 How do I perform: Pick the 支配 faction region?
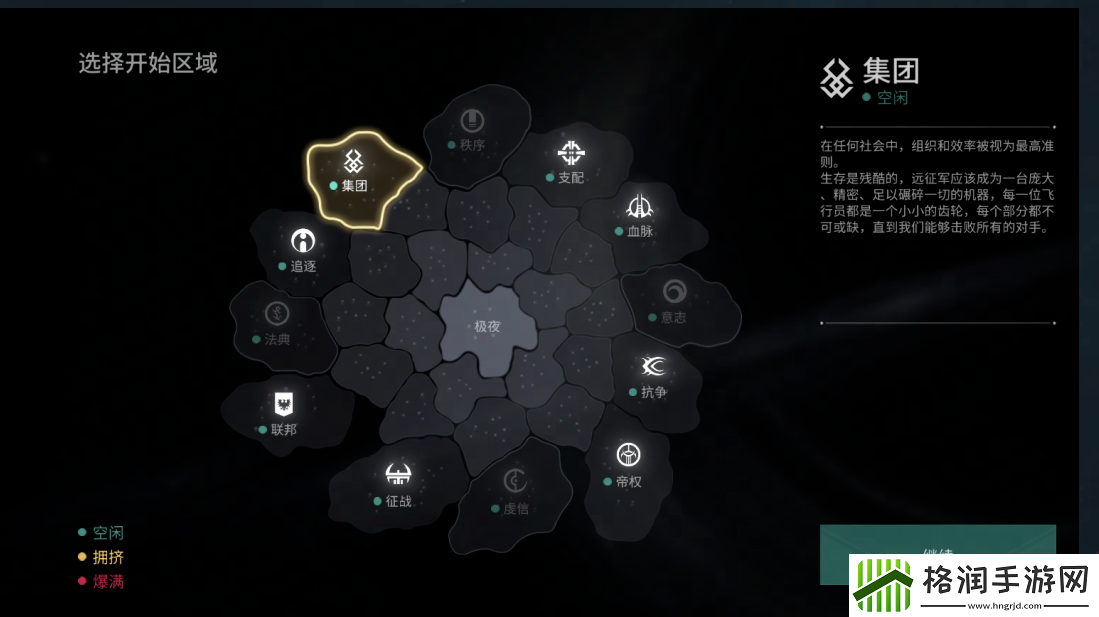[571, 160]
